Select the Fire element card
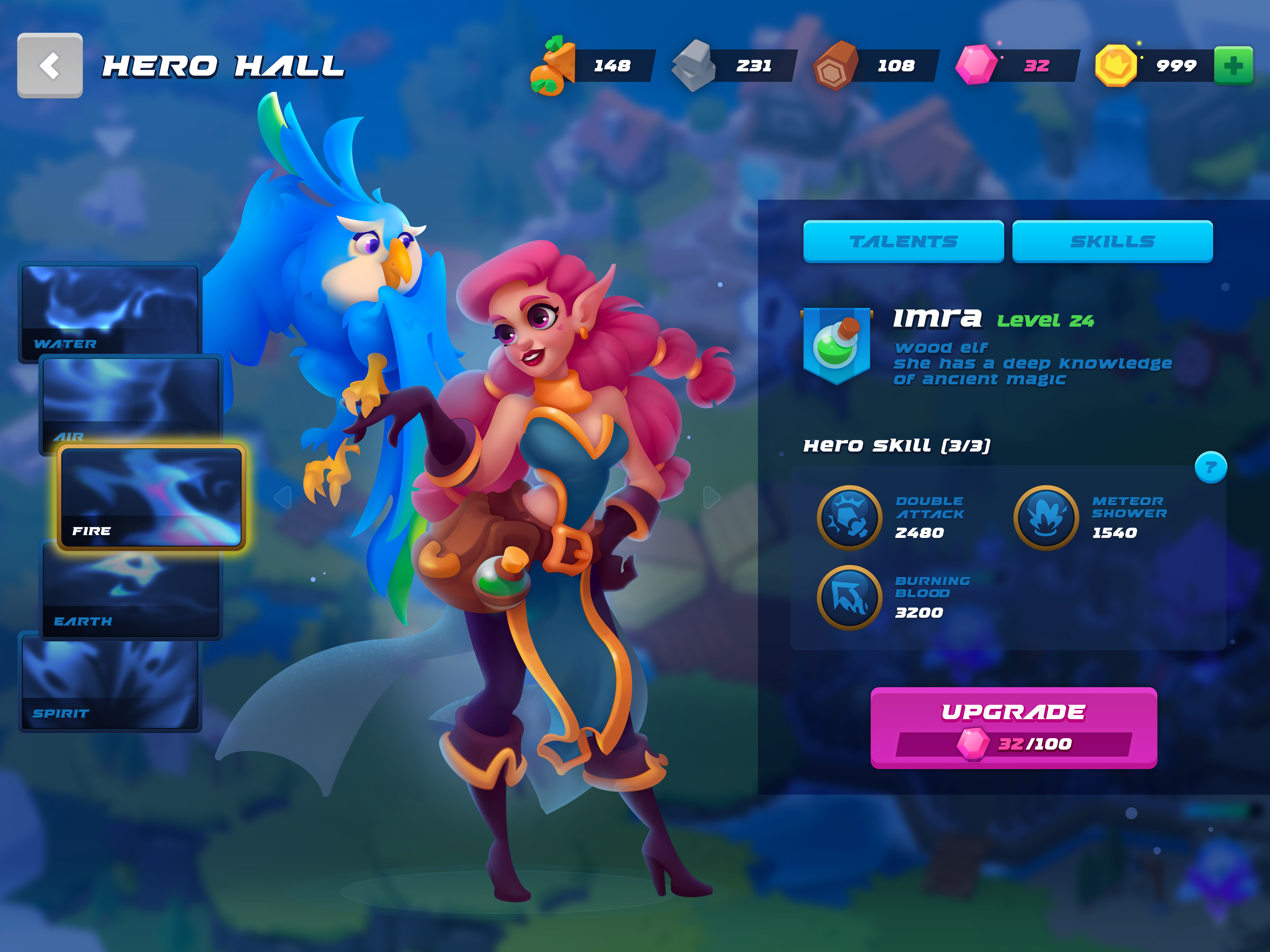 coord(151,497)
